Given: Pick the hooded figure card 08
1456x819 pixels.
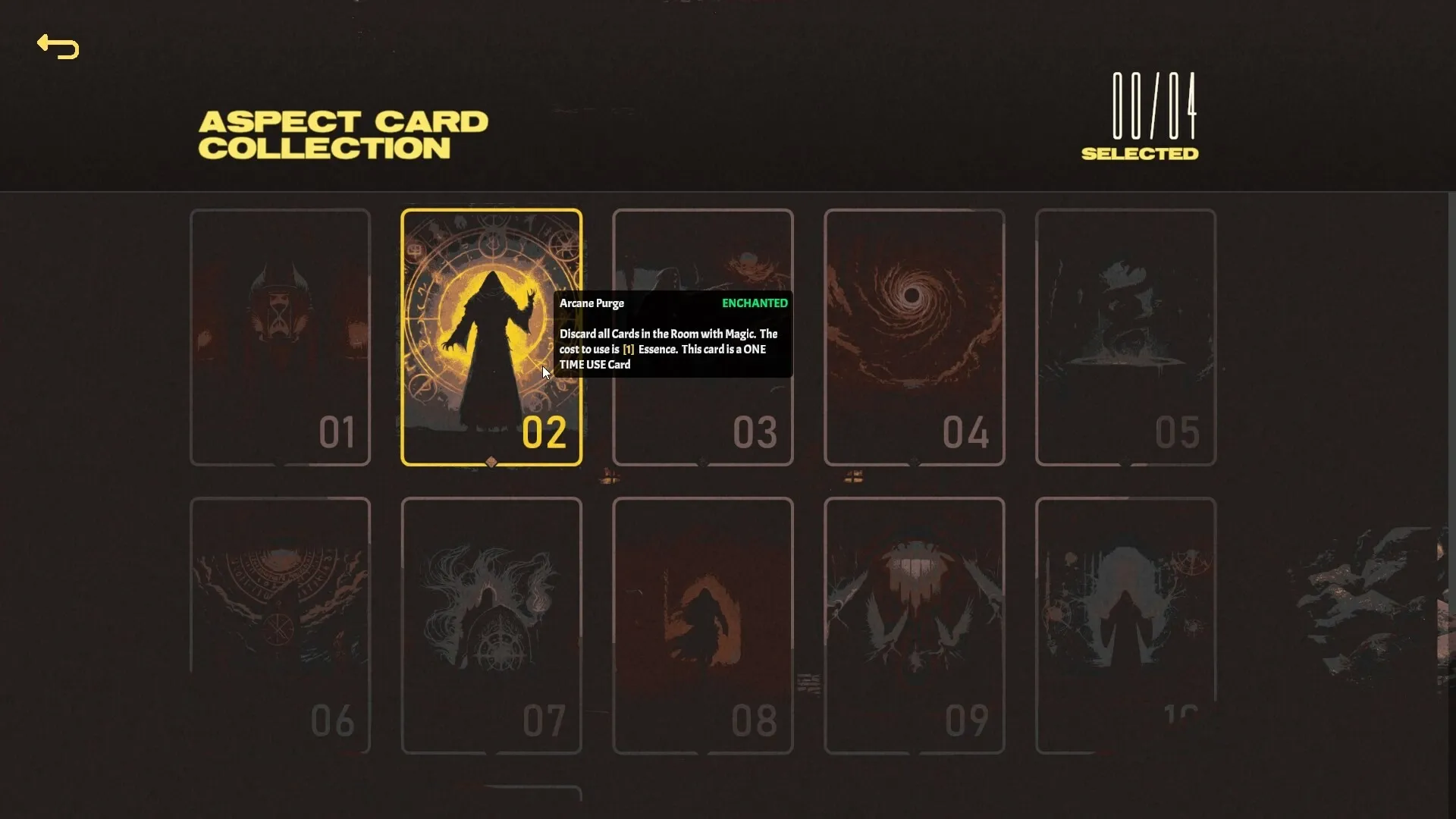Looking at the screenshot, I should [x=702, y=623].
